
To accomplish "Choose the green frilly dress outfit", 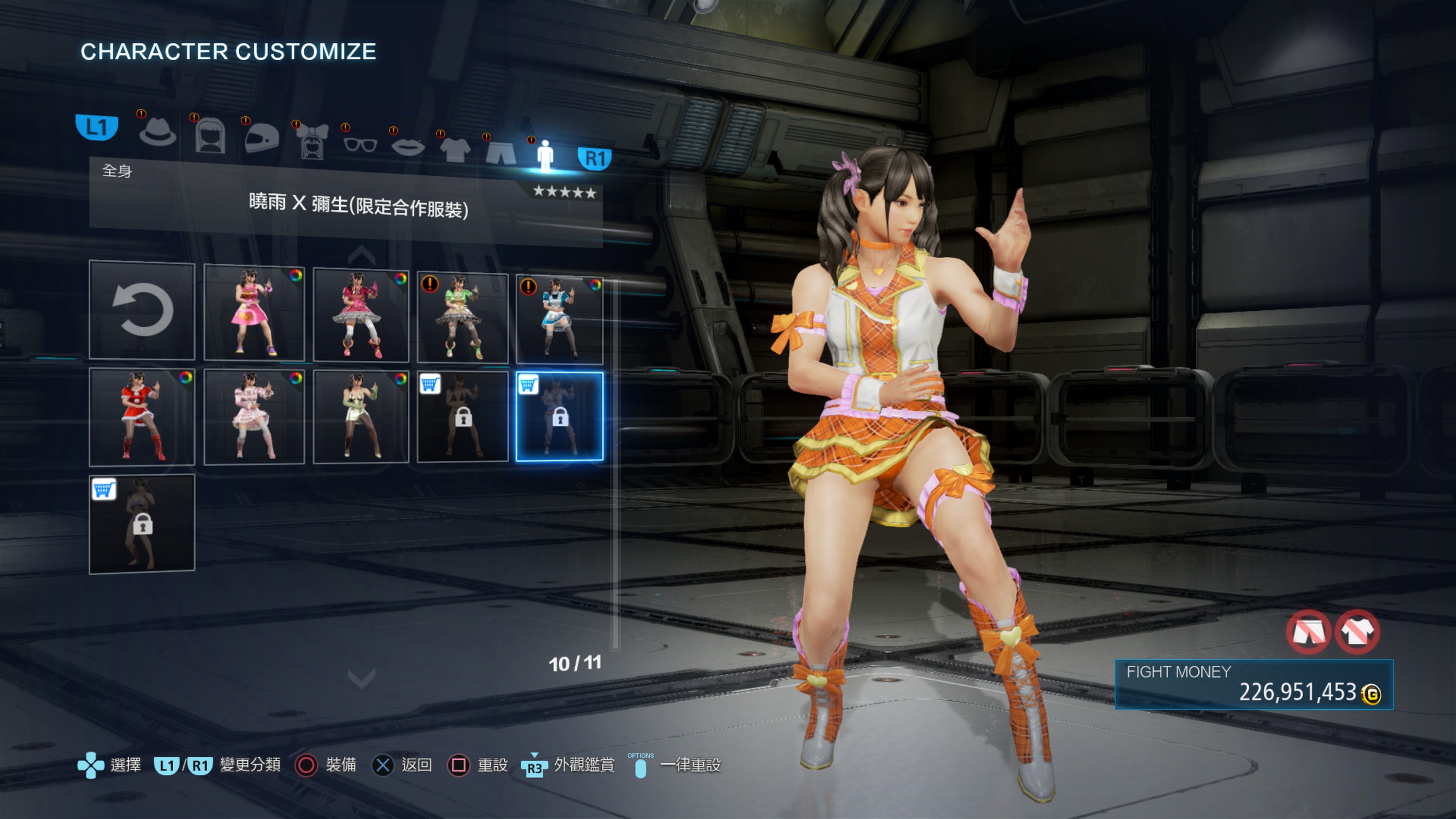I will click(x=463, y=318).
